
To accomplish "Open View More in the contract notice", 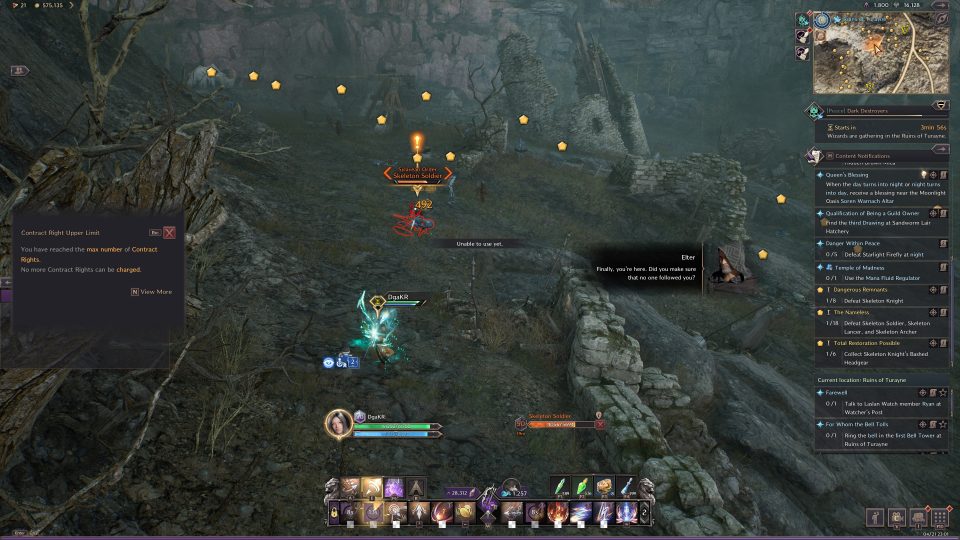I will click(x=152, y=292).
